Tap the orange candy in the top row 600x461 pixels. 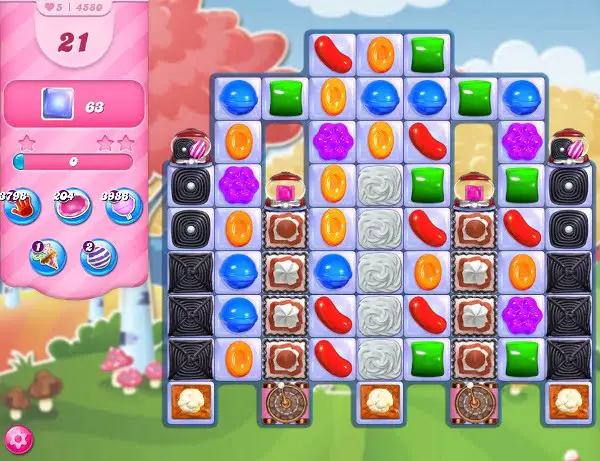380,54
